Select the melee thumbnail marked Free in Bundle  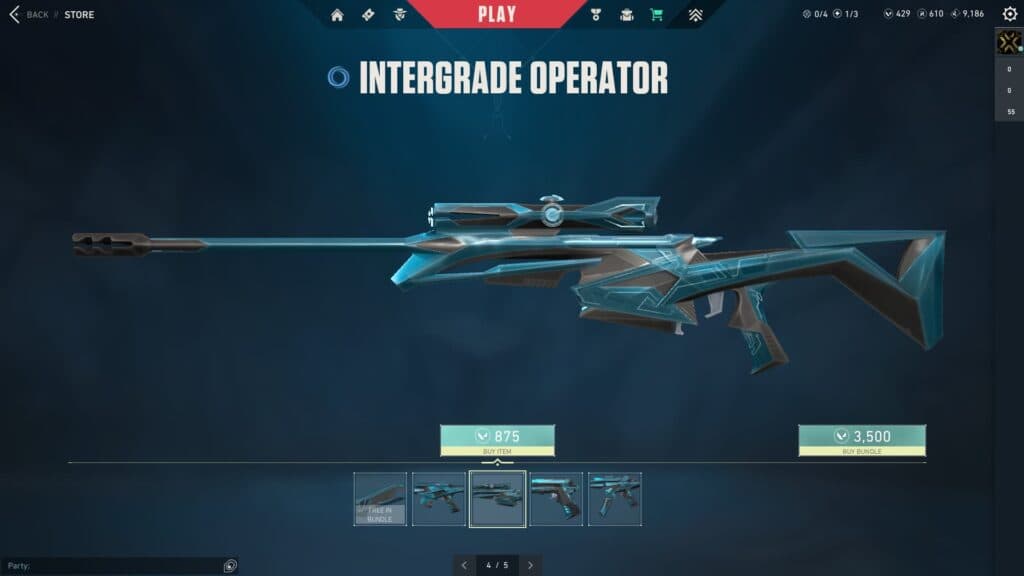tap(380, 499)
